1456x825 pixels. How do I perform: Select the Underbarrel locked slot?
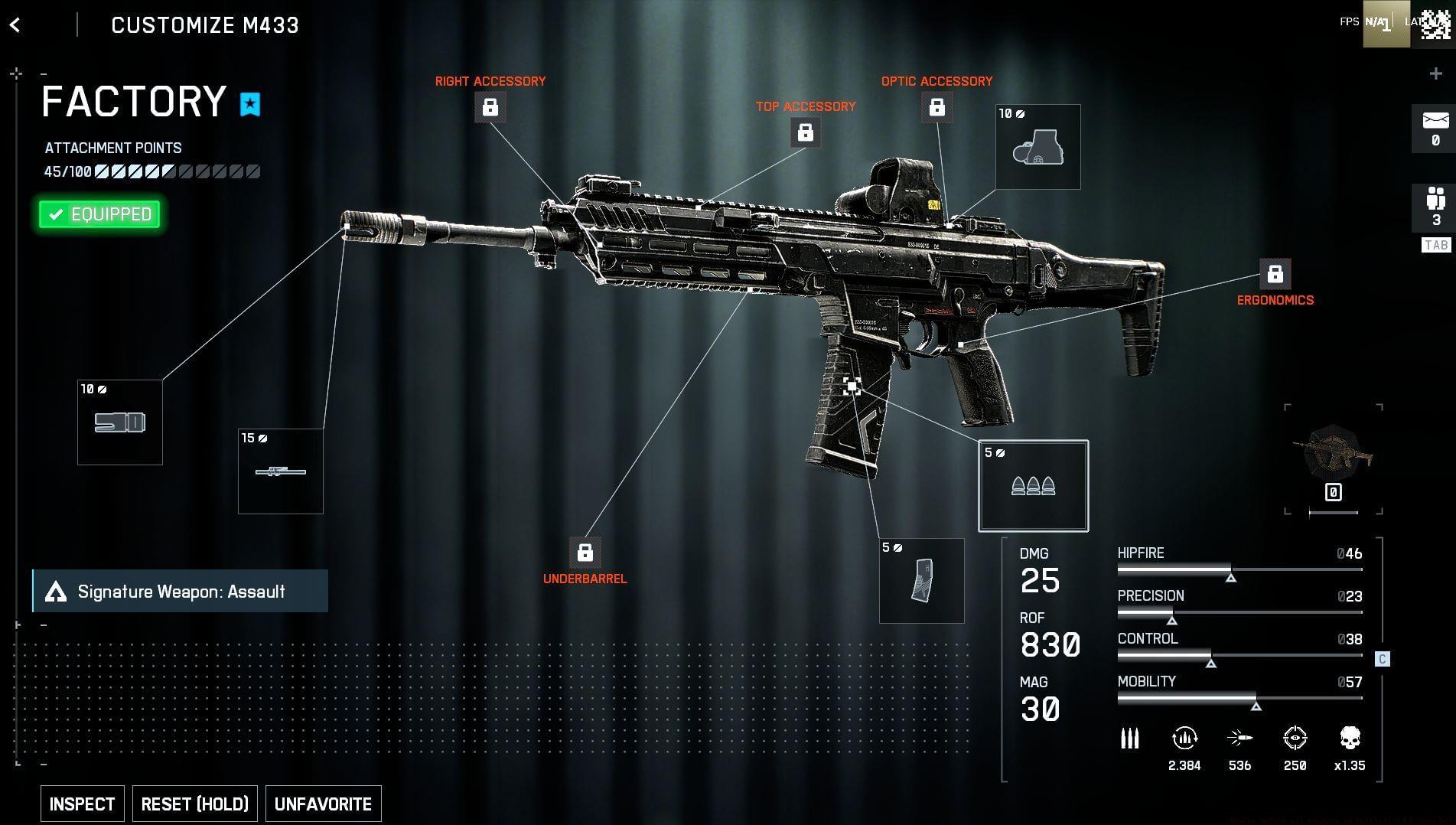point(585,552)
